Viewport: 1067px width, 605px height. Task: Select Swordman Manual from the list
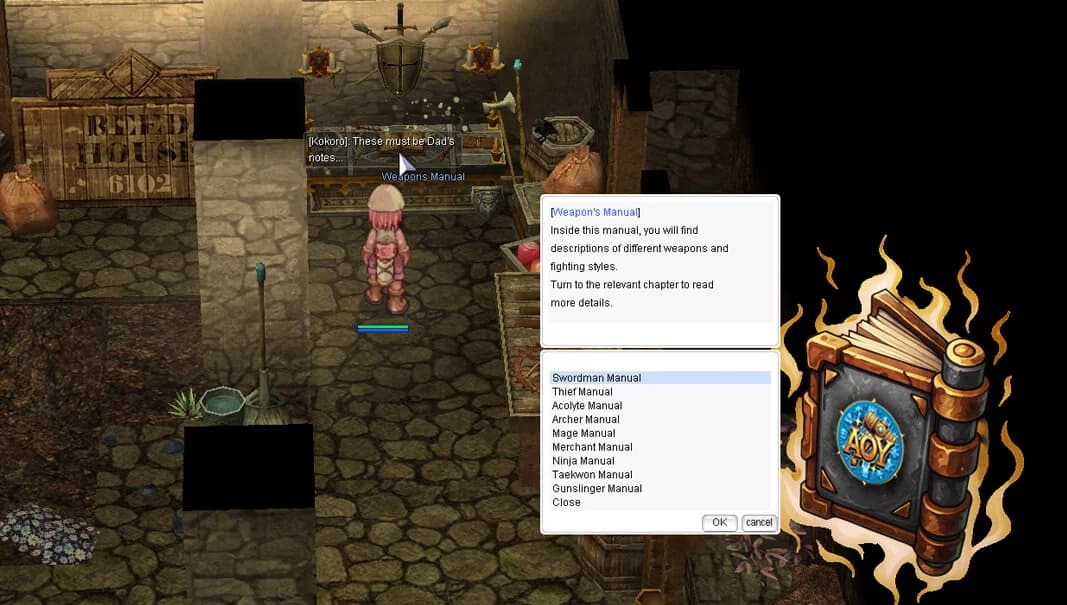tap(597, 378)
